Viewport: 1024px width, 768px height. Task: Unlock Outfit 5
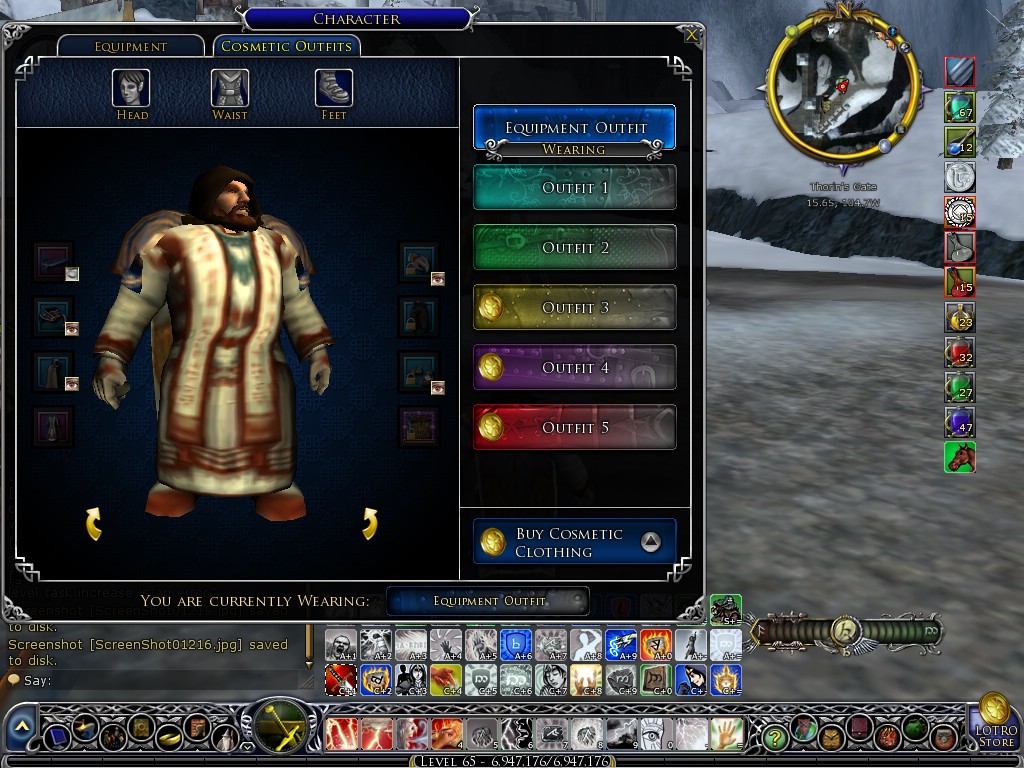574,428
